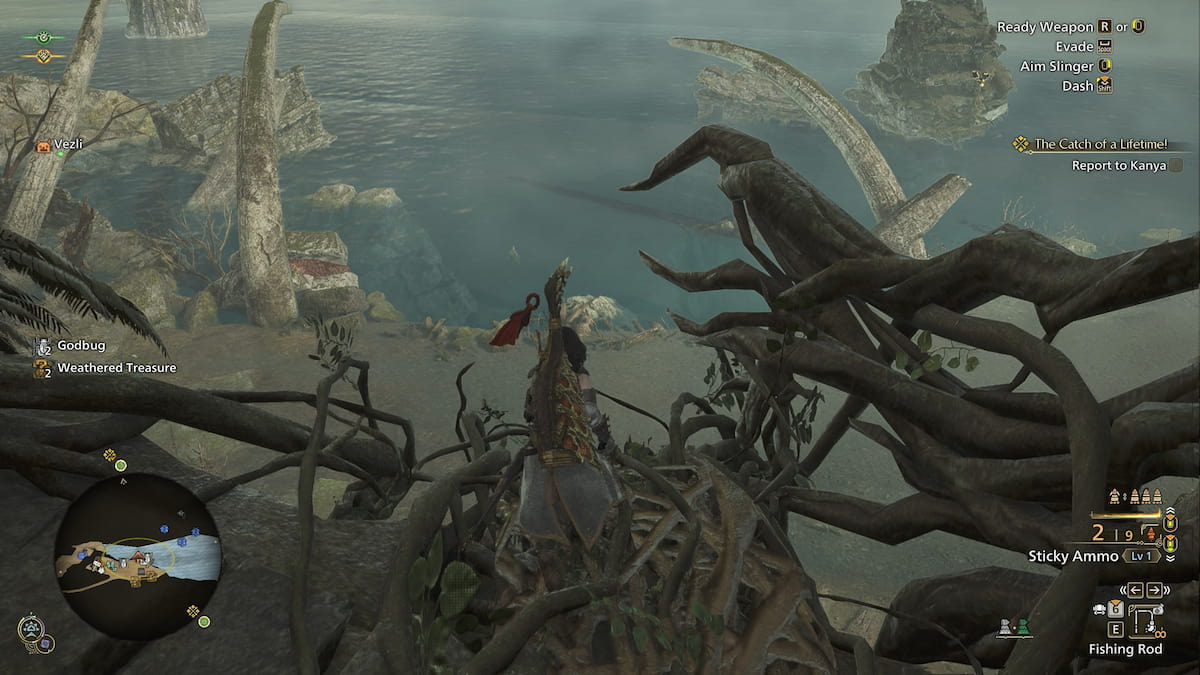Image resolution: width=1200 pixels, height=675 pixels.
Task: Open the circular minimap
Action: (137, 556)
